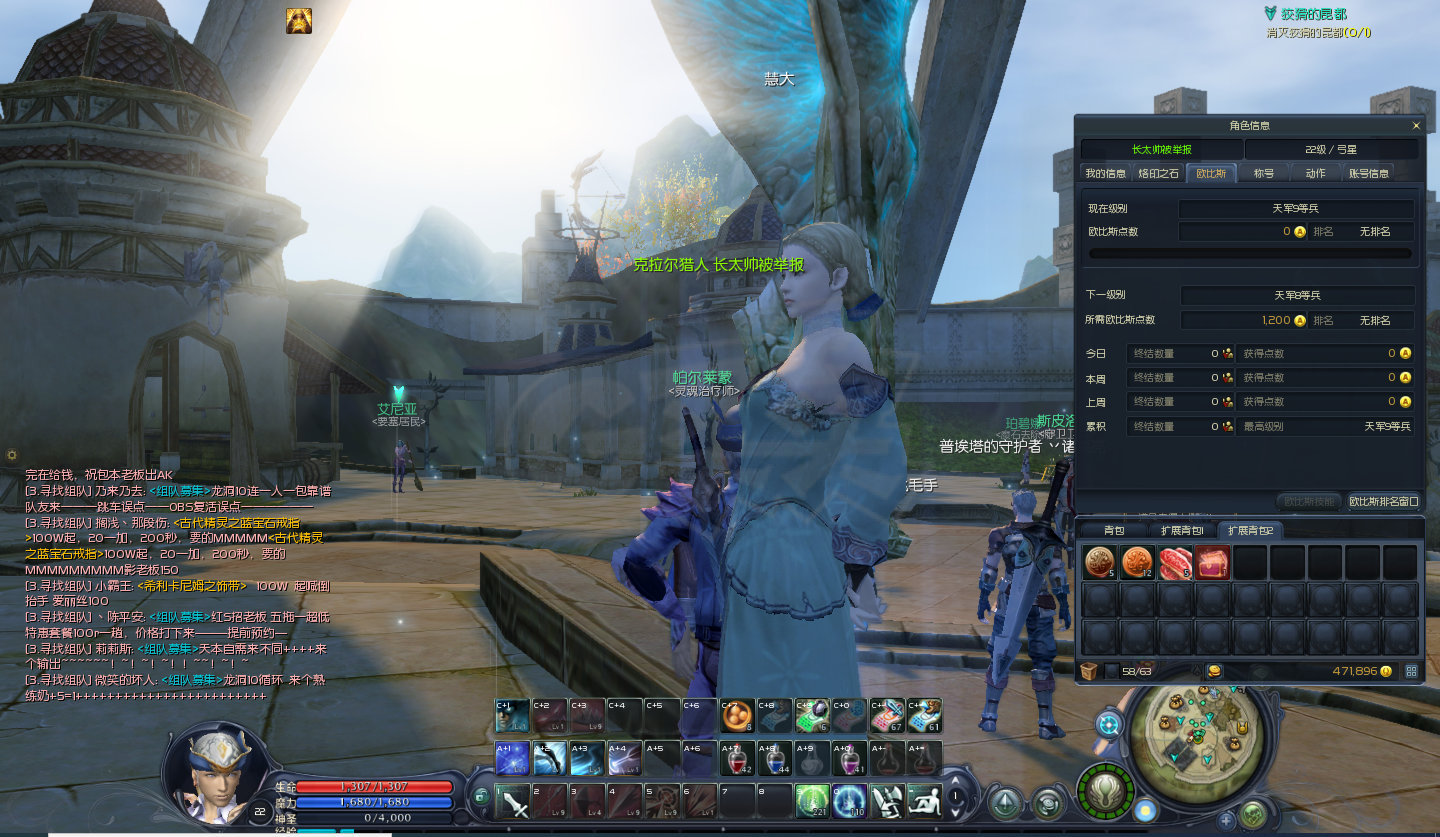
Task: Use the blue mana potion on hotbar
Action: (775, 759)
